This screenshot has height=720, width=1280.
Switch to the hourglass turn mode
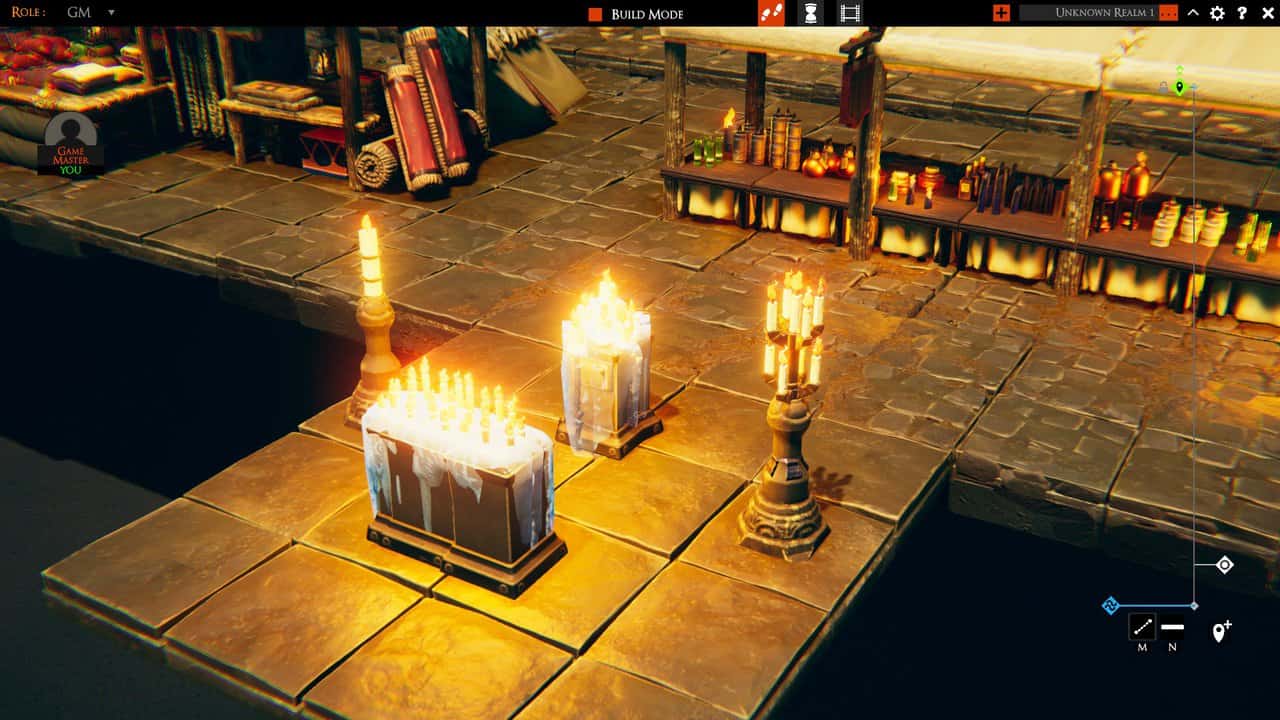pos(810,13)
